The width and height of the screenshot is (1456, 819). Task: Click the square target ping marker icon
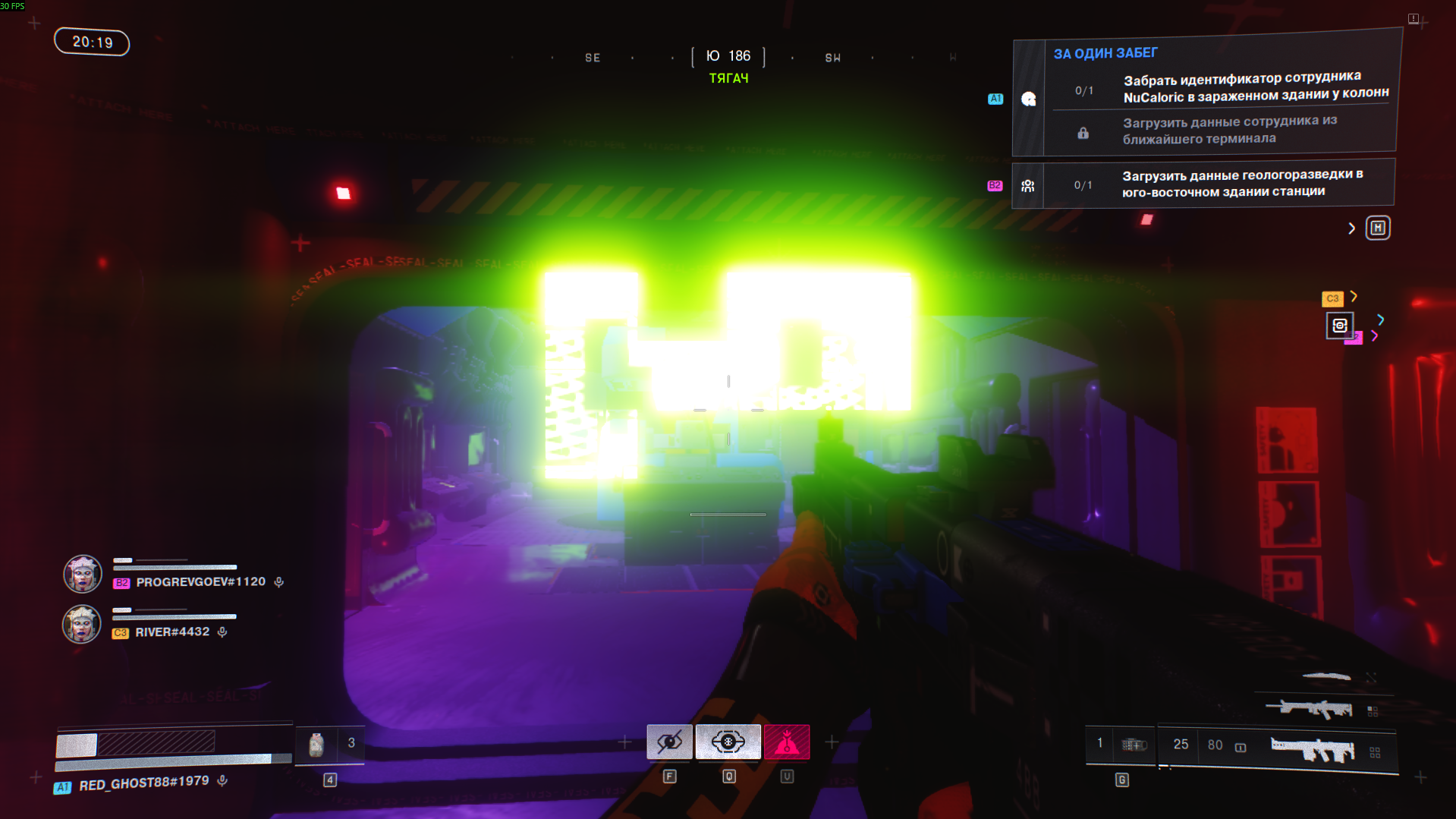1339,326
